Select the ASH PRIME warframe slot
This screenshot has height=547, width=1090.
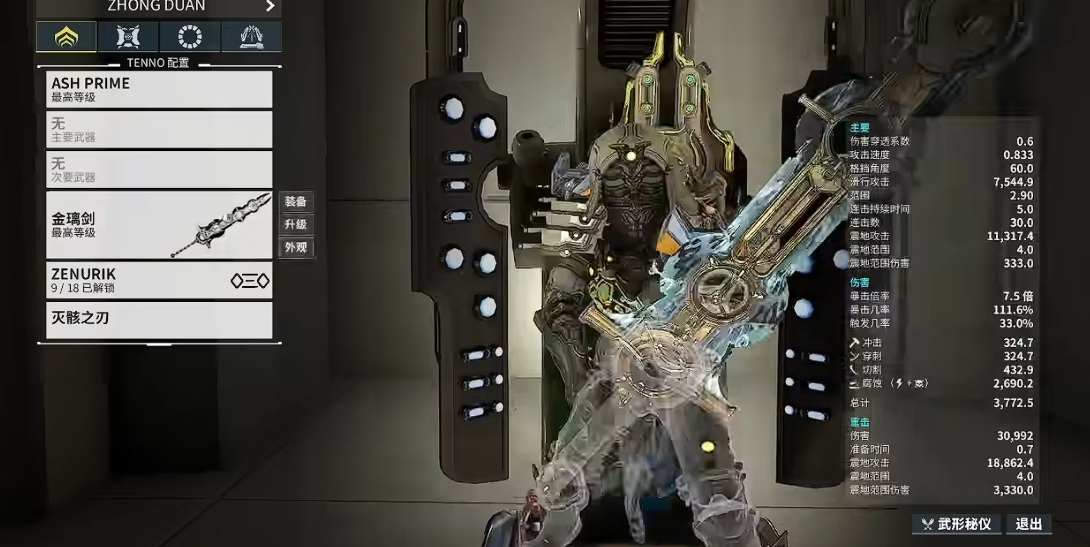(x=159, y=89)
